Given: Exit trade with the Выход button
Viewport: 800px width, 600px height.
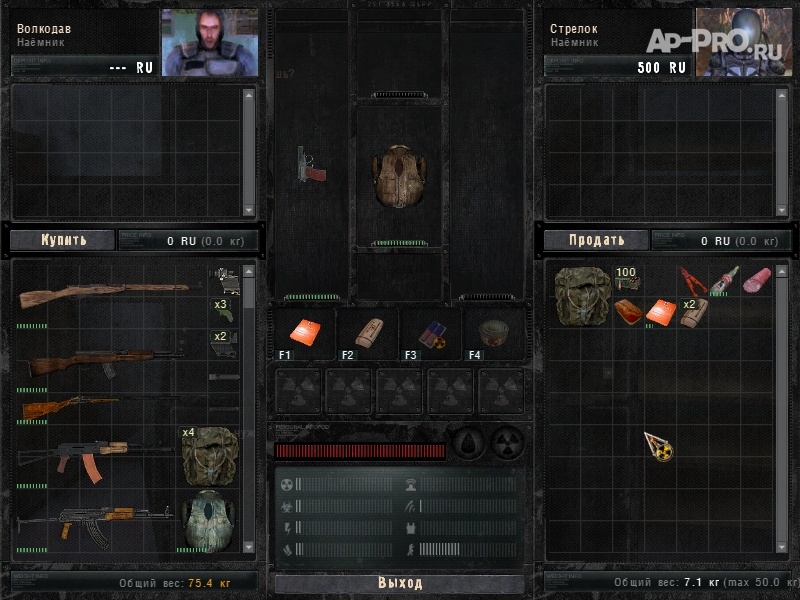Looking at the screenshot, I should point(400,583).
